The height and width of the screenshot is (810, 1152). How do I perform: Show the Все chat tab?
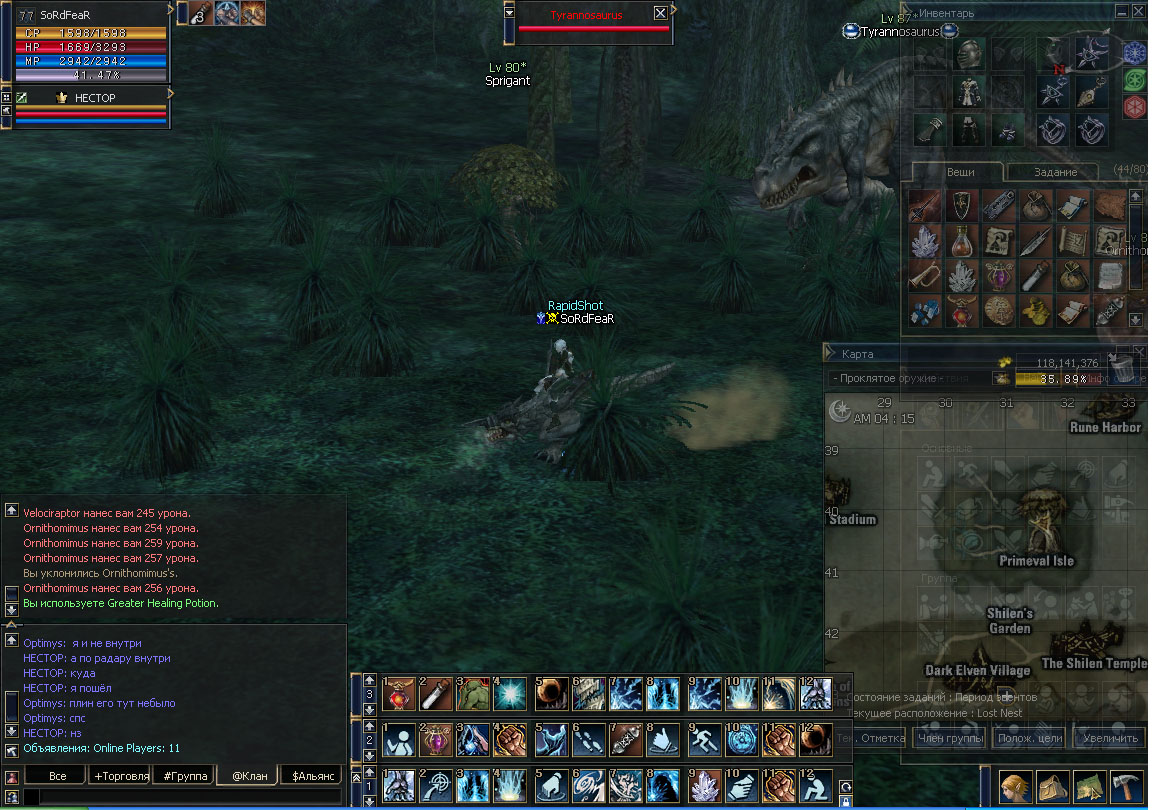[57, 775]
